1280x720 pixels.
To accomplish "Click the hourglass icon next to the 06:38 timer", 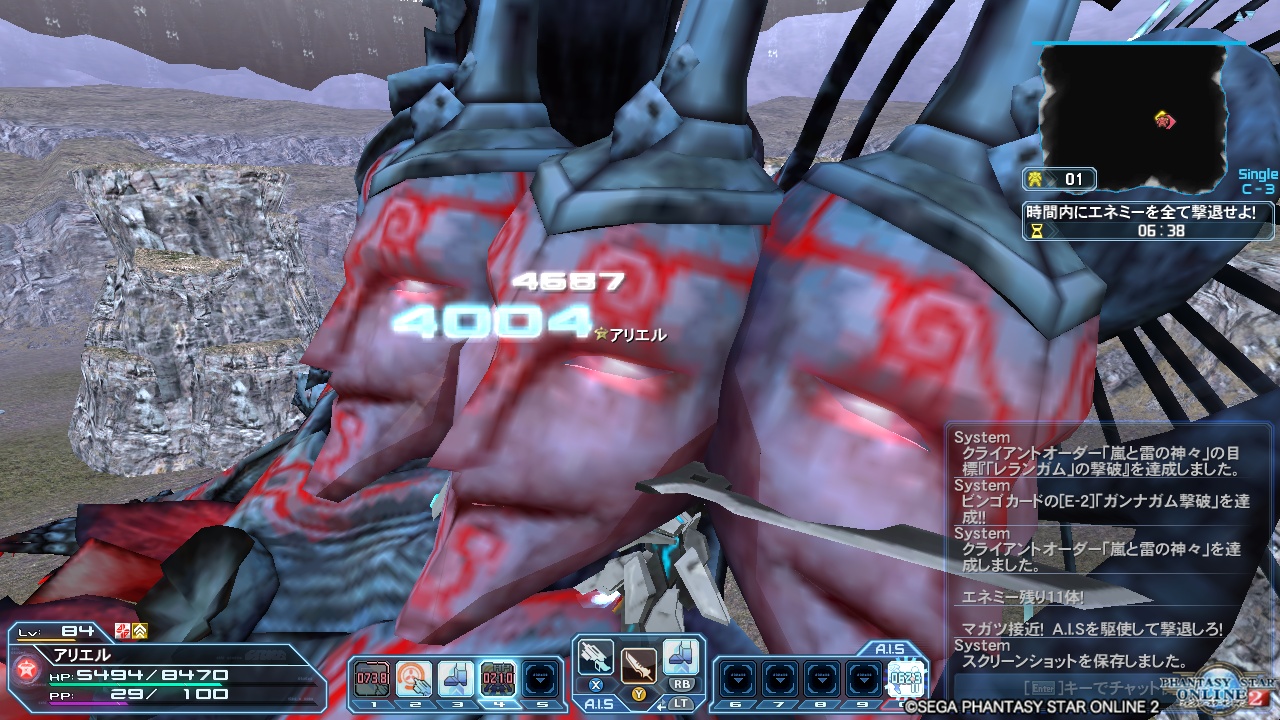I will 1037,231.
